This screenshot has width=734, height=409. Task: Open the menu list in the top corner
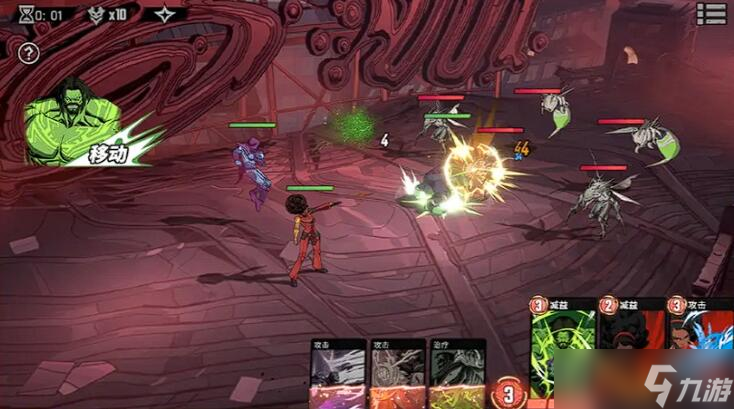(711, 13)
